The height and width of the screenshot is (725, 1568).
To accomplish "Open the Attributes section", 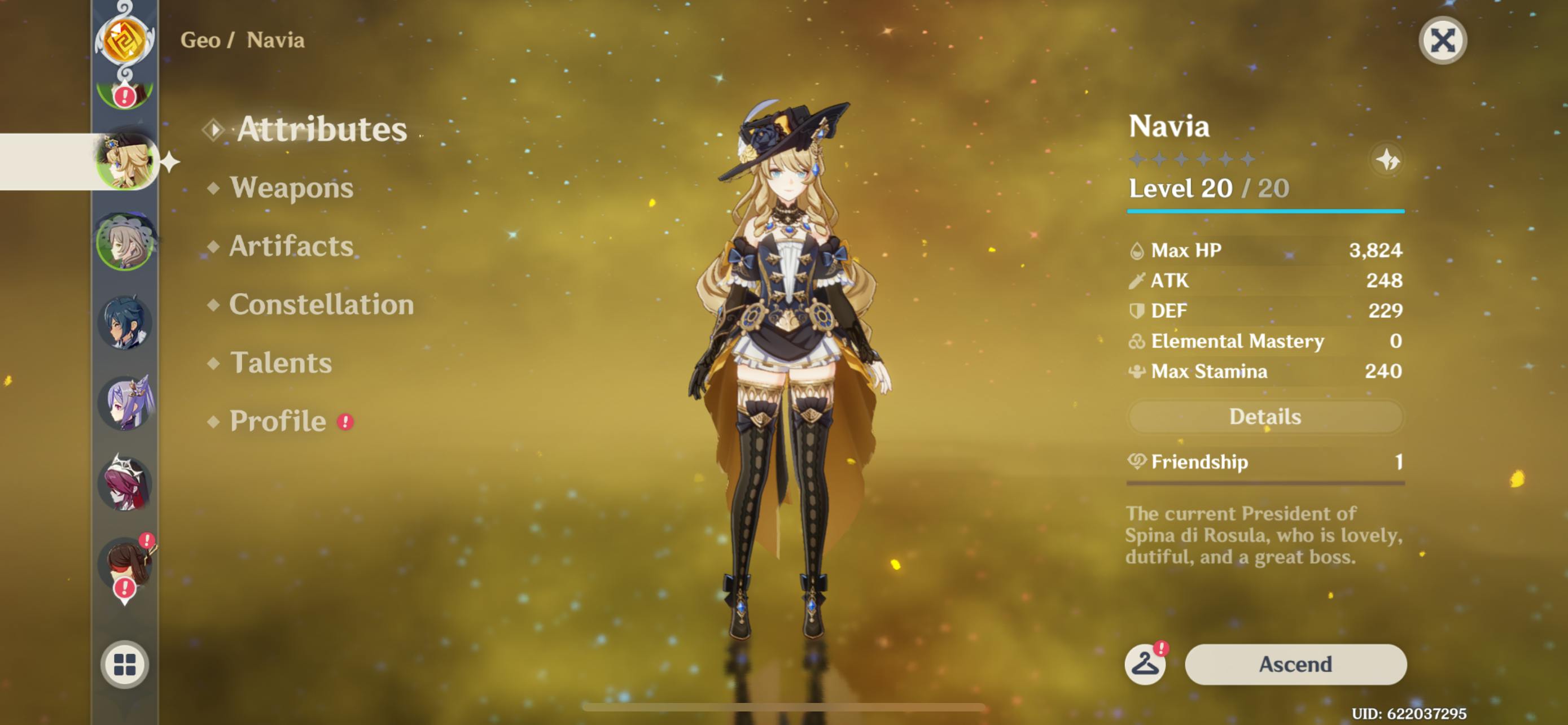I will pyautogui.click(x=321, y=129).
